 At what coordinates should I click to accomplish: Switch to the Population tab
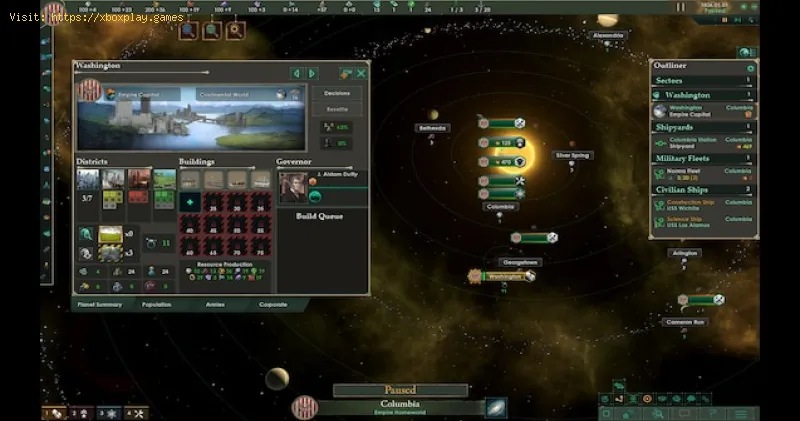coord(156,304)
